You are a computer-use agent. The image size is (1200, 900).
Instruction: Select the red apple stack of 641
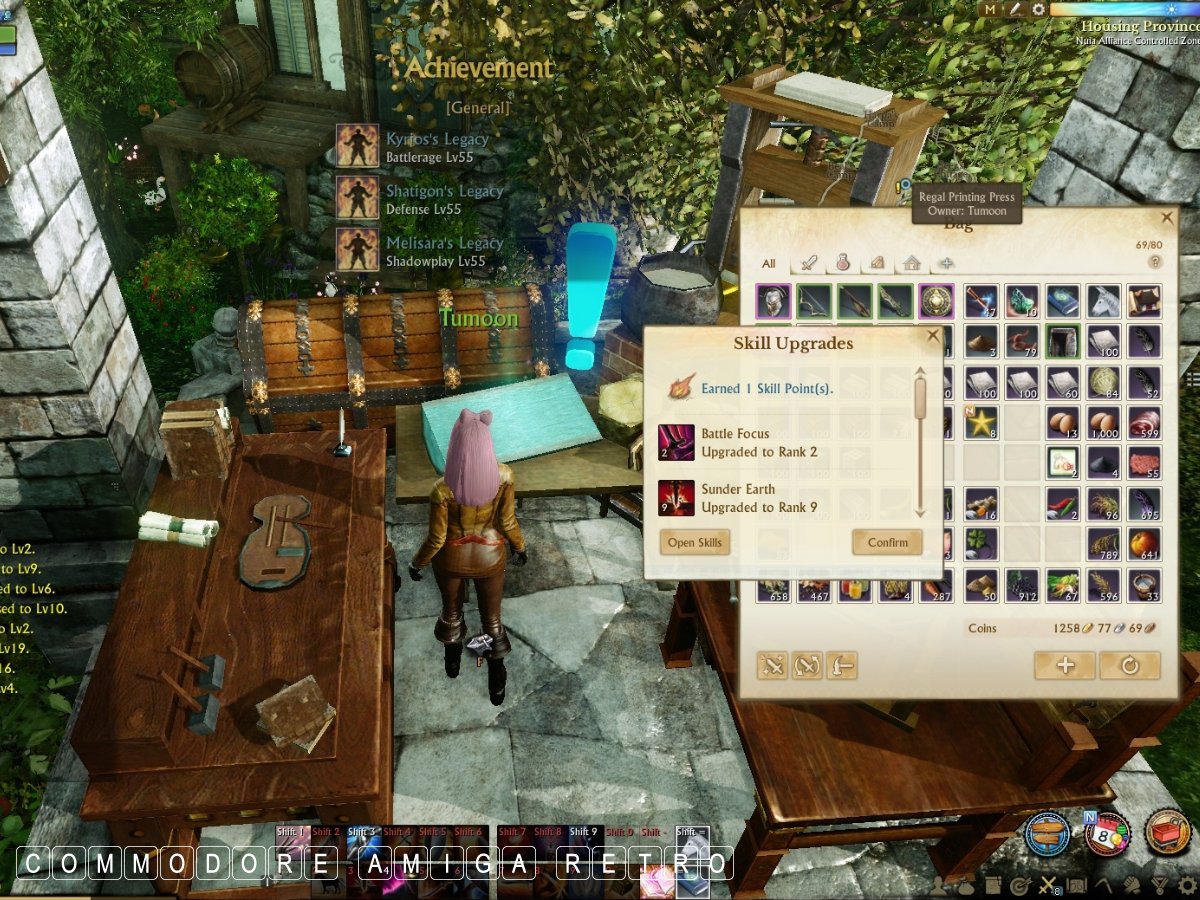[x=1144, y=544]
